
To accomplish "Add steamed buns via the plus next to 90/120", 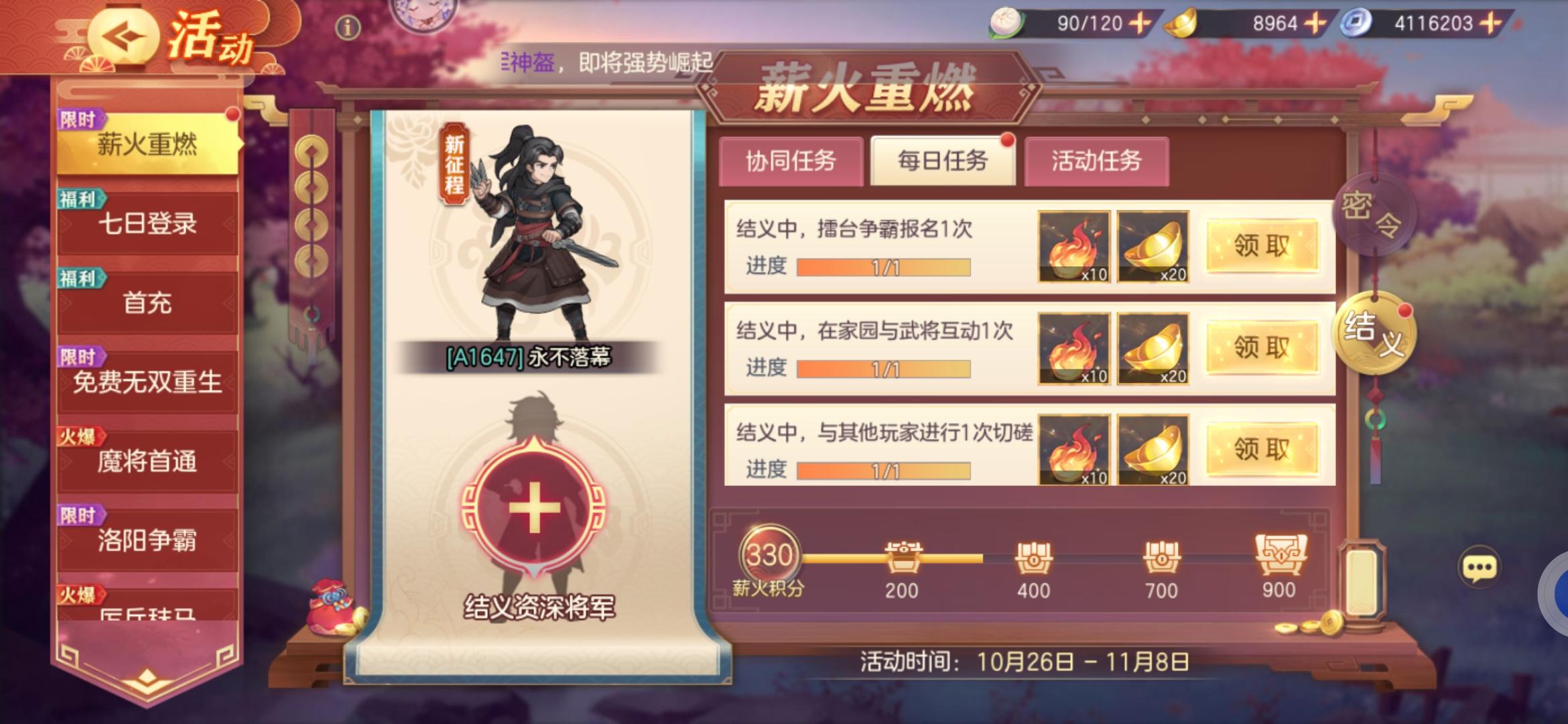I will point(1138,22).
